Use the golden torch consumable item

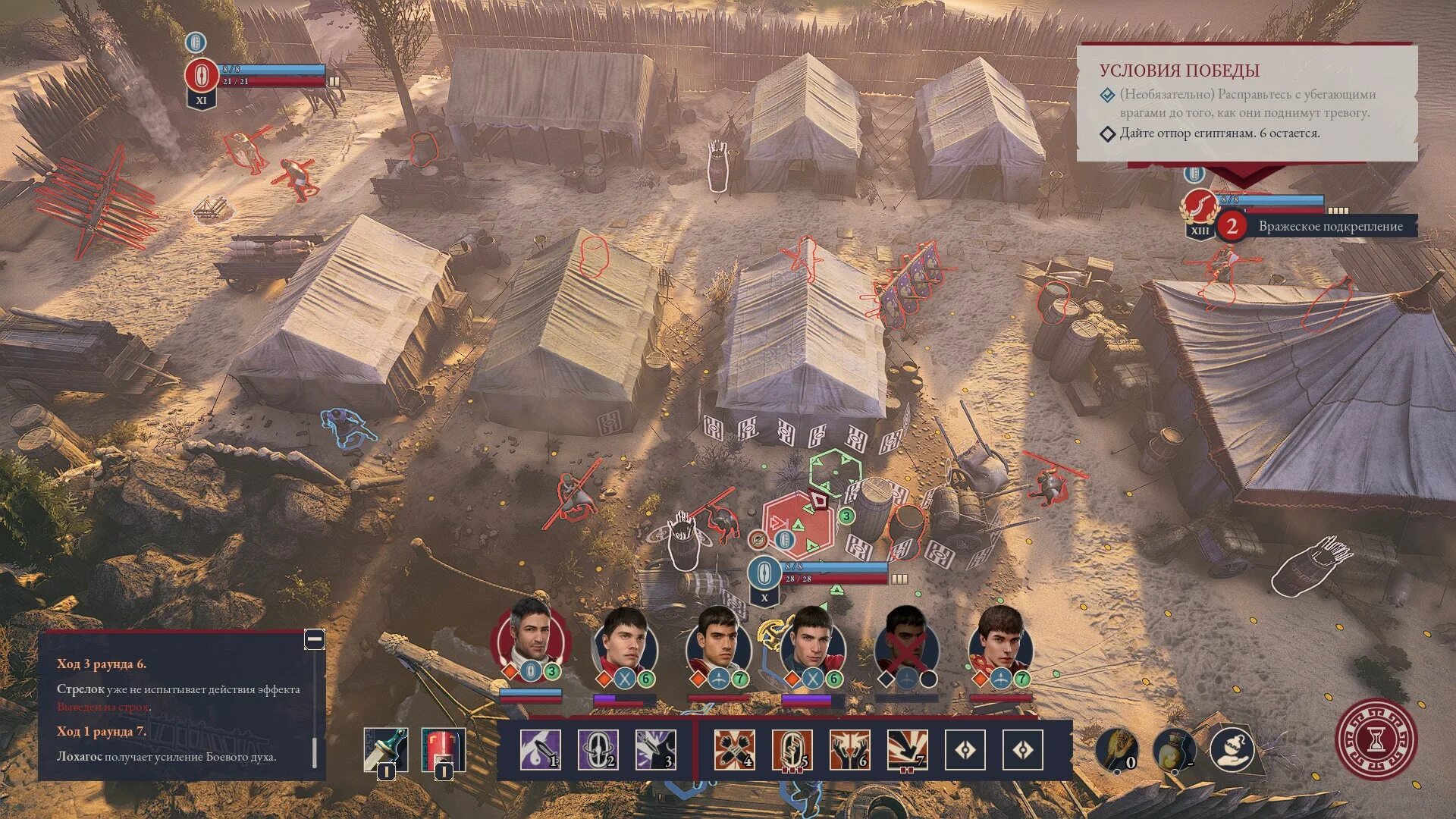(1117, 749)
